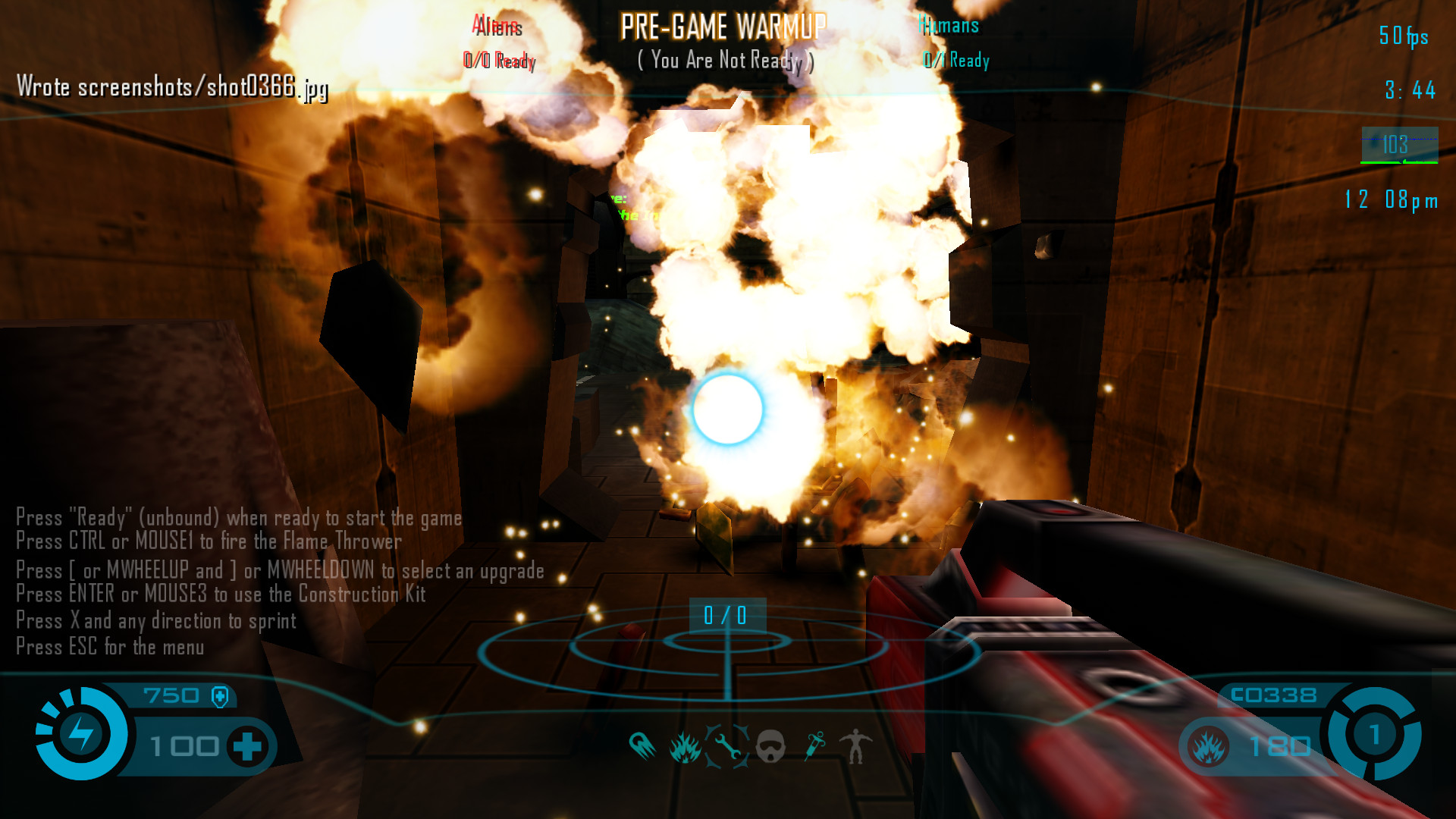Screen dimensions: 1456x819
Task: Select the Construction Kit wrench icon
Action: tap(727, 747)
